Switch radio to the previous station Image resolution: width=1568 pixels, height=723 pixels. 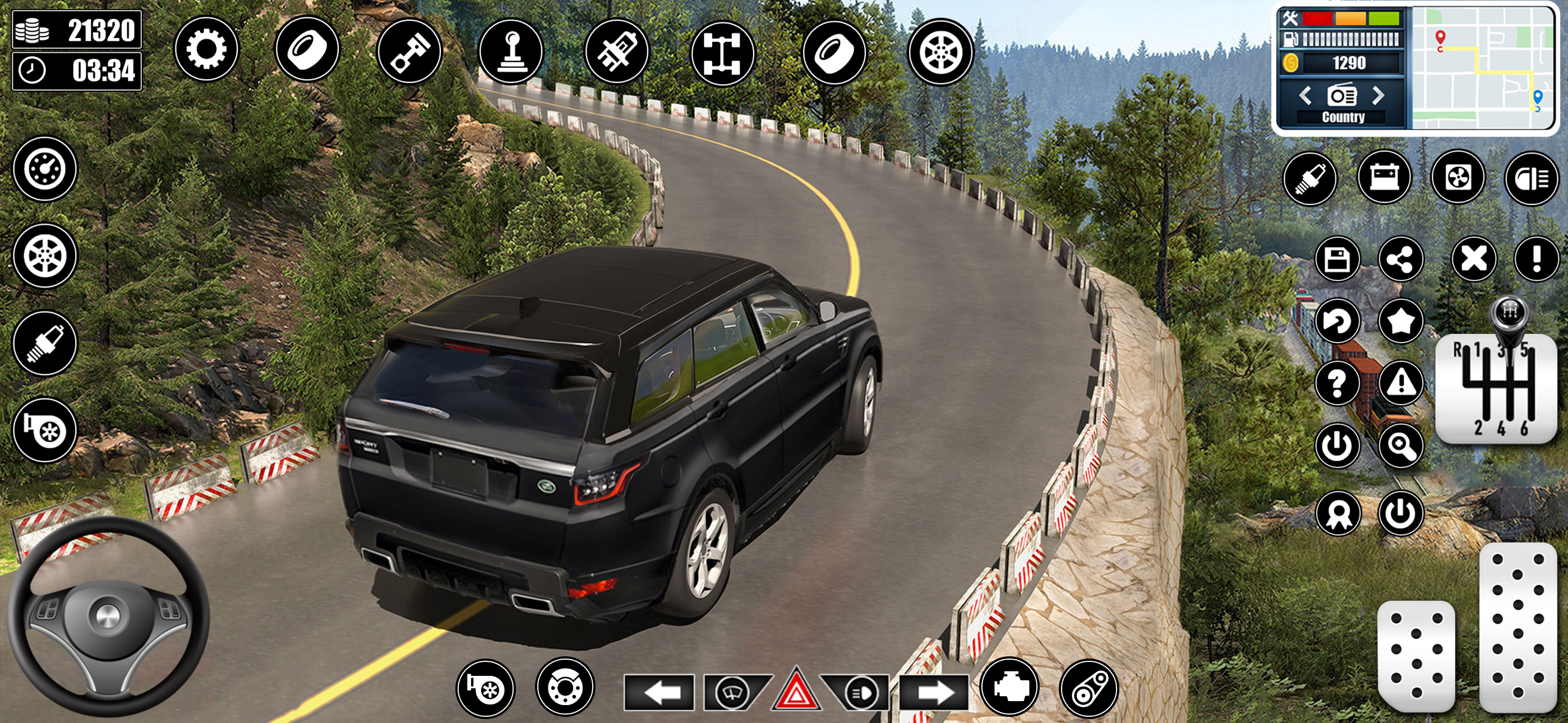tap(1304, 95)
